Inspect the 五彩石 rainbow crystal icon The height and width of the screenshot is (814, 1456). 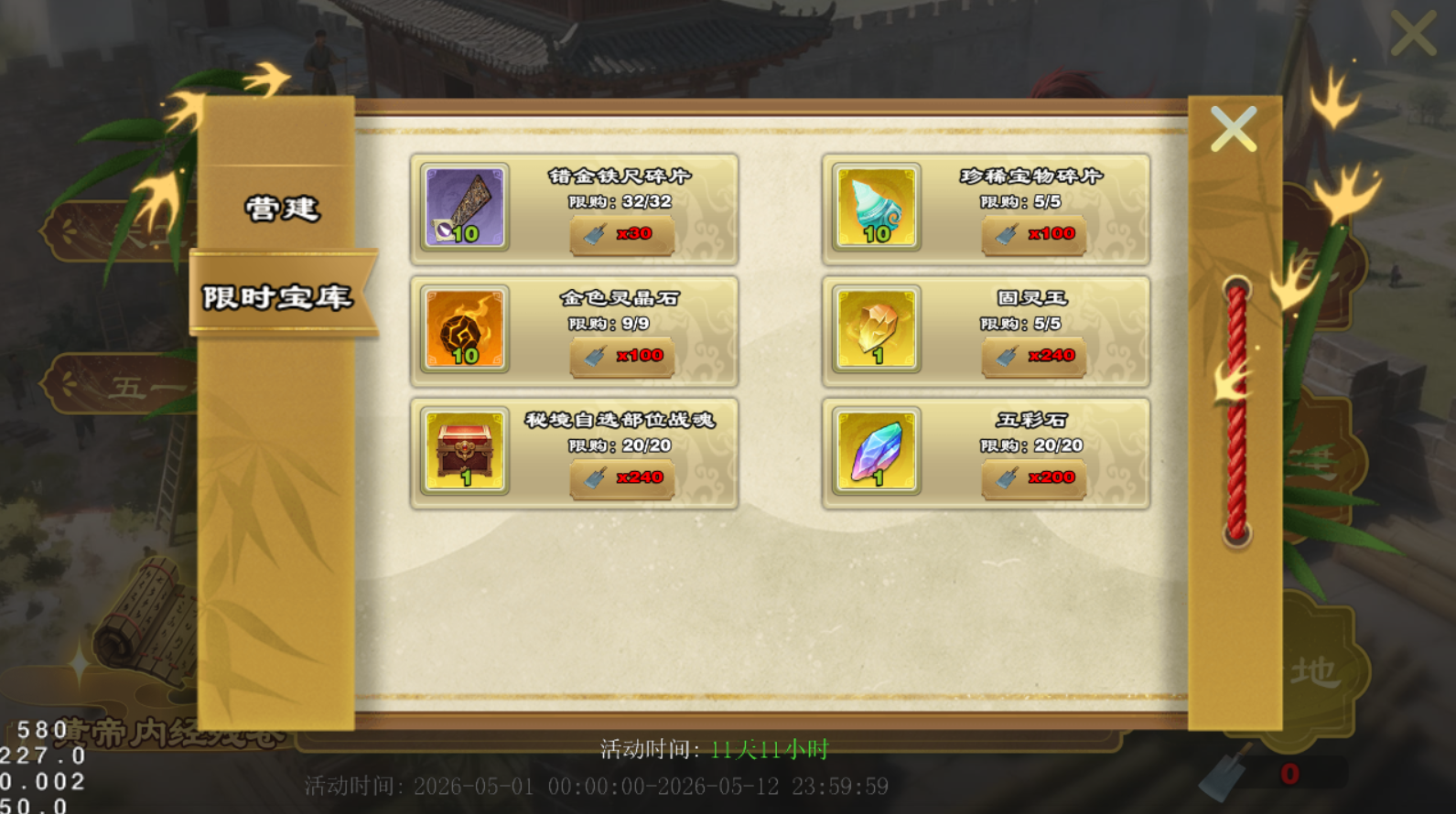pos(877,451)
